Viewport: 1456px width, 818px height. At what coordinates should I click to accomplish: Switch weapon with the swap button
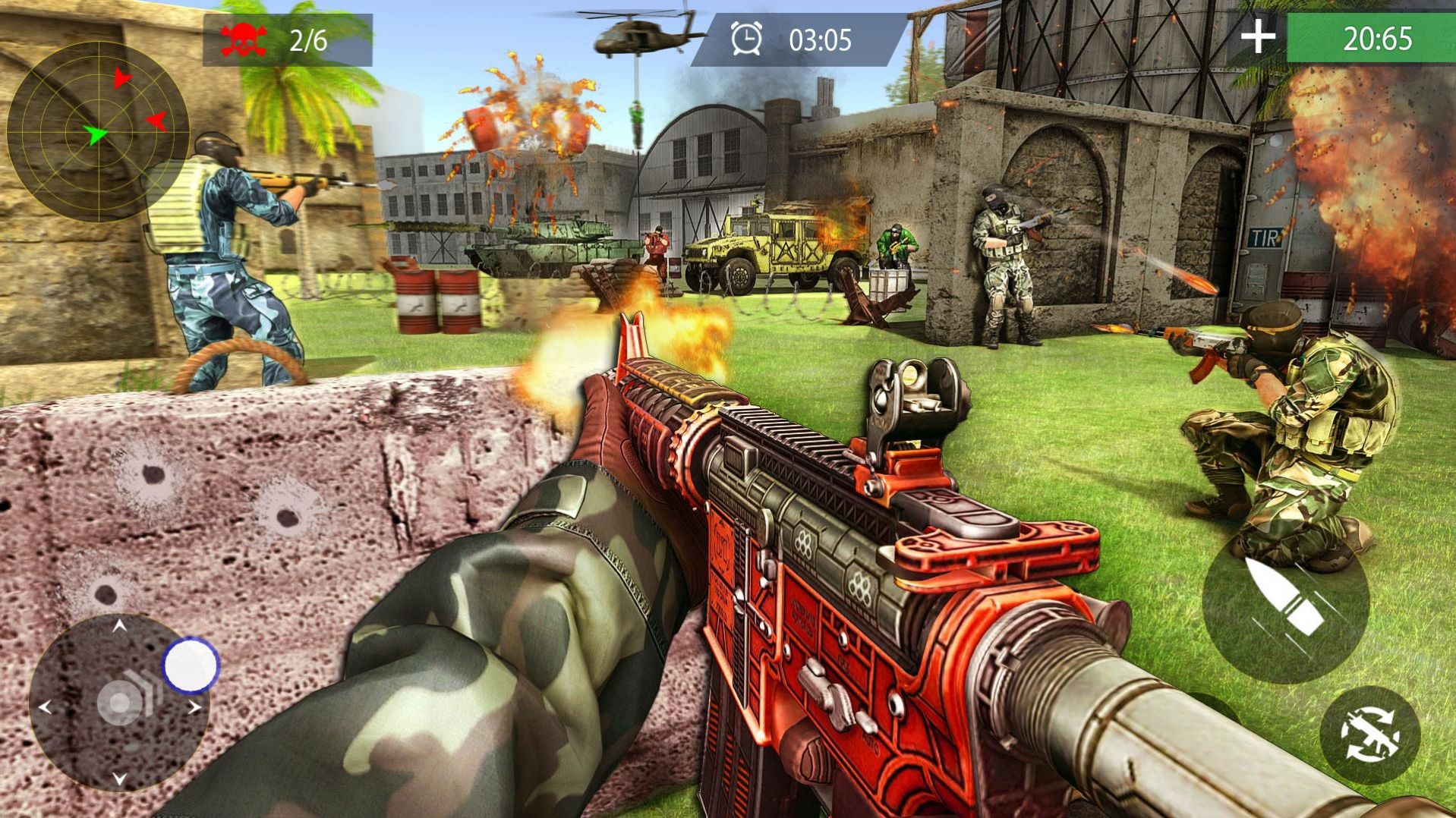tap(1369, 735)
